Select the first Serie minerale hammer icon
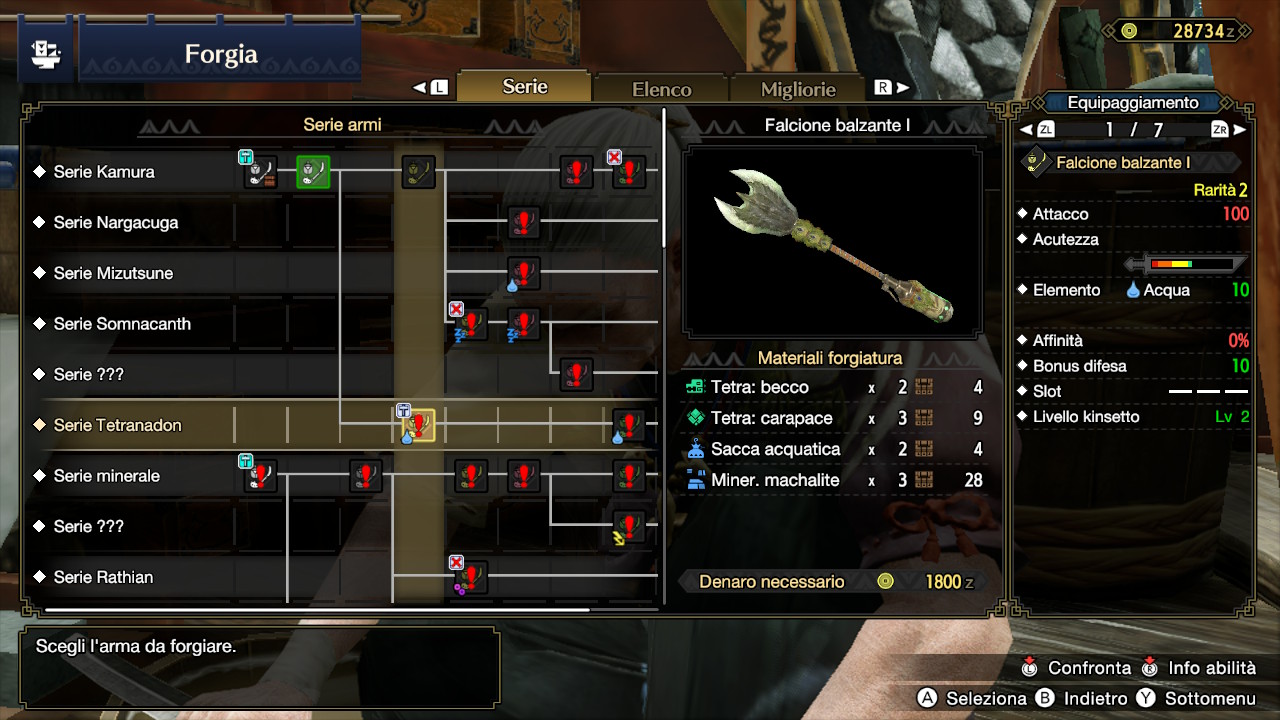 (260, 477)
